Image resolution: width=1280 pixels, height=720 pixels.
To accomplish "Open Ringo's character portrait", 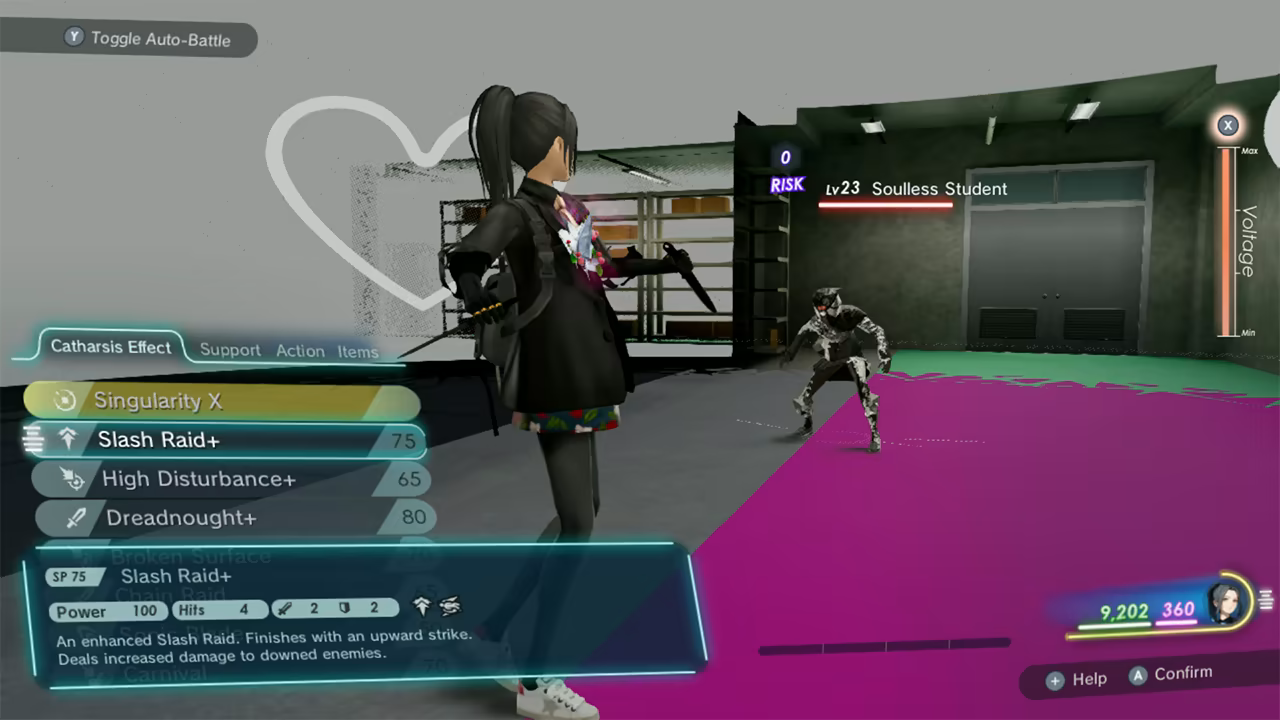I will [x=1223, y=603].
